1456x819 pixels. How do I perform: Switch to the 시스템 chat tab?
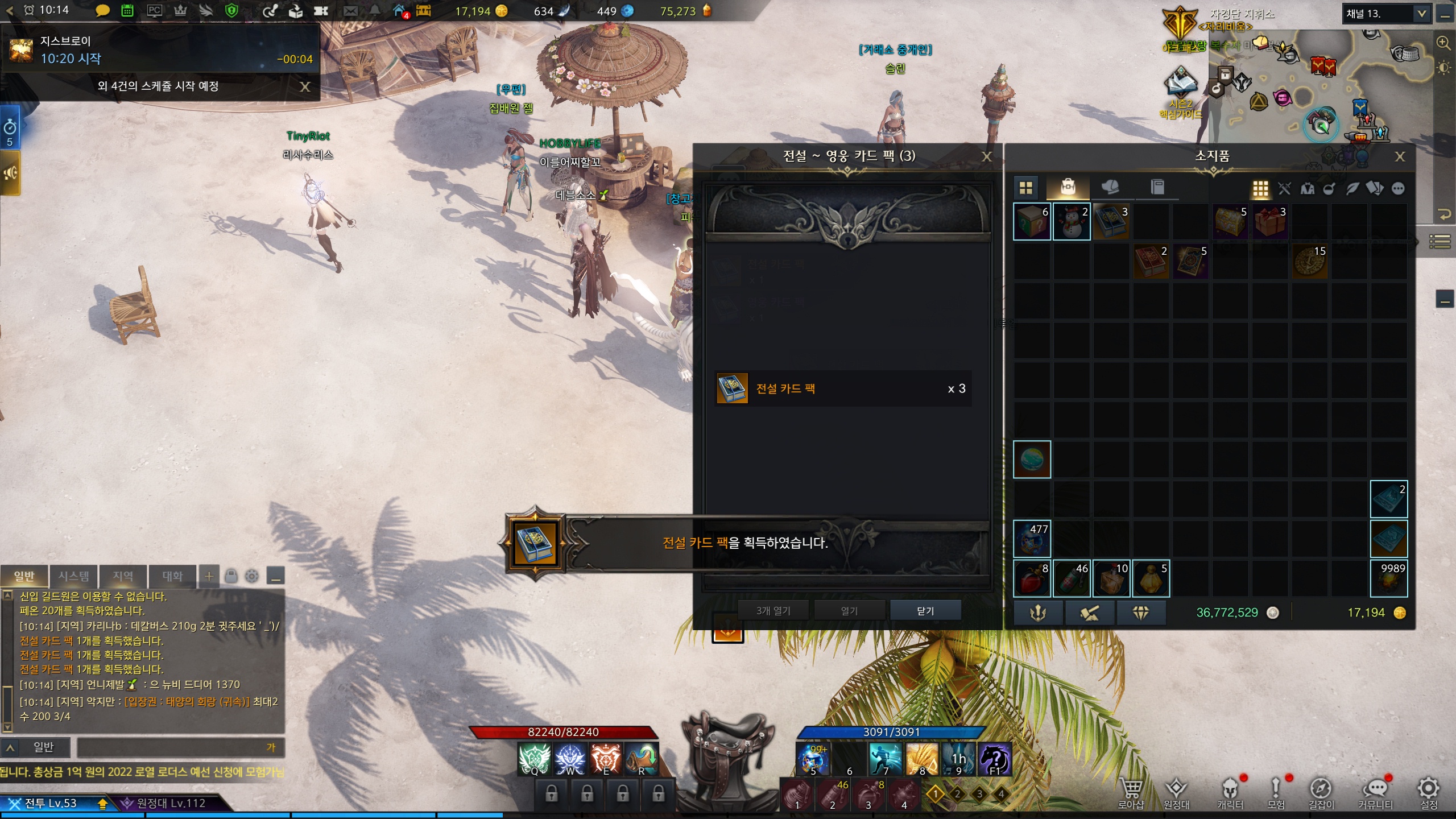pyautogui.click(x=73, y=576)
